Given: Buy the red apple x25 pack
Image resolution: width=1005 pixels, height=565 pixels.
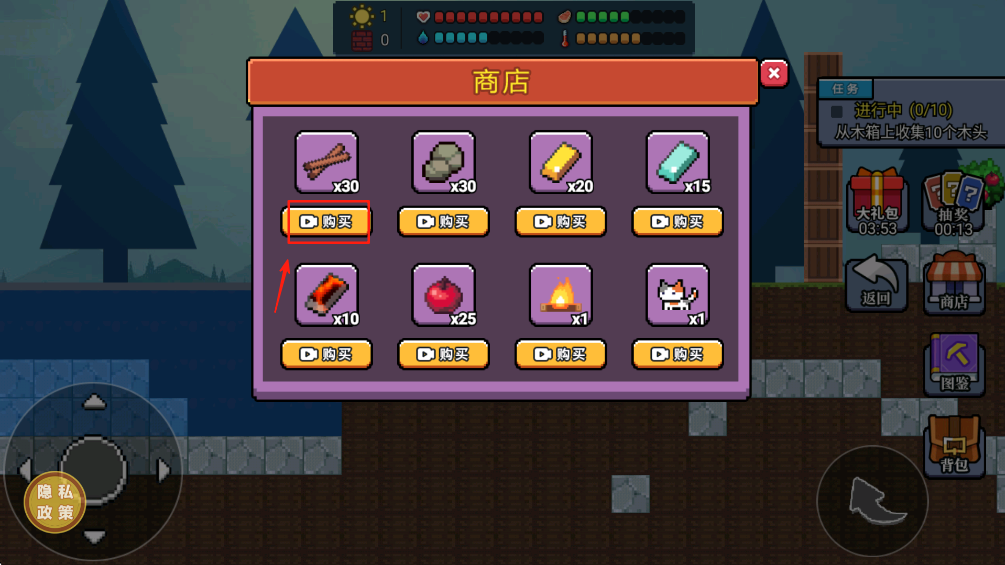Looking at the screenshot, I should [x=443, y=354].
